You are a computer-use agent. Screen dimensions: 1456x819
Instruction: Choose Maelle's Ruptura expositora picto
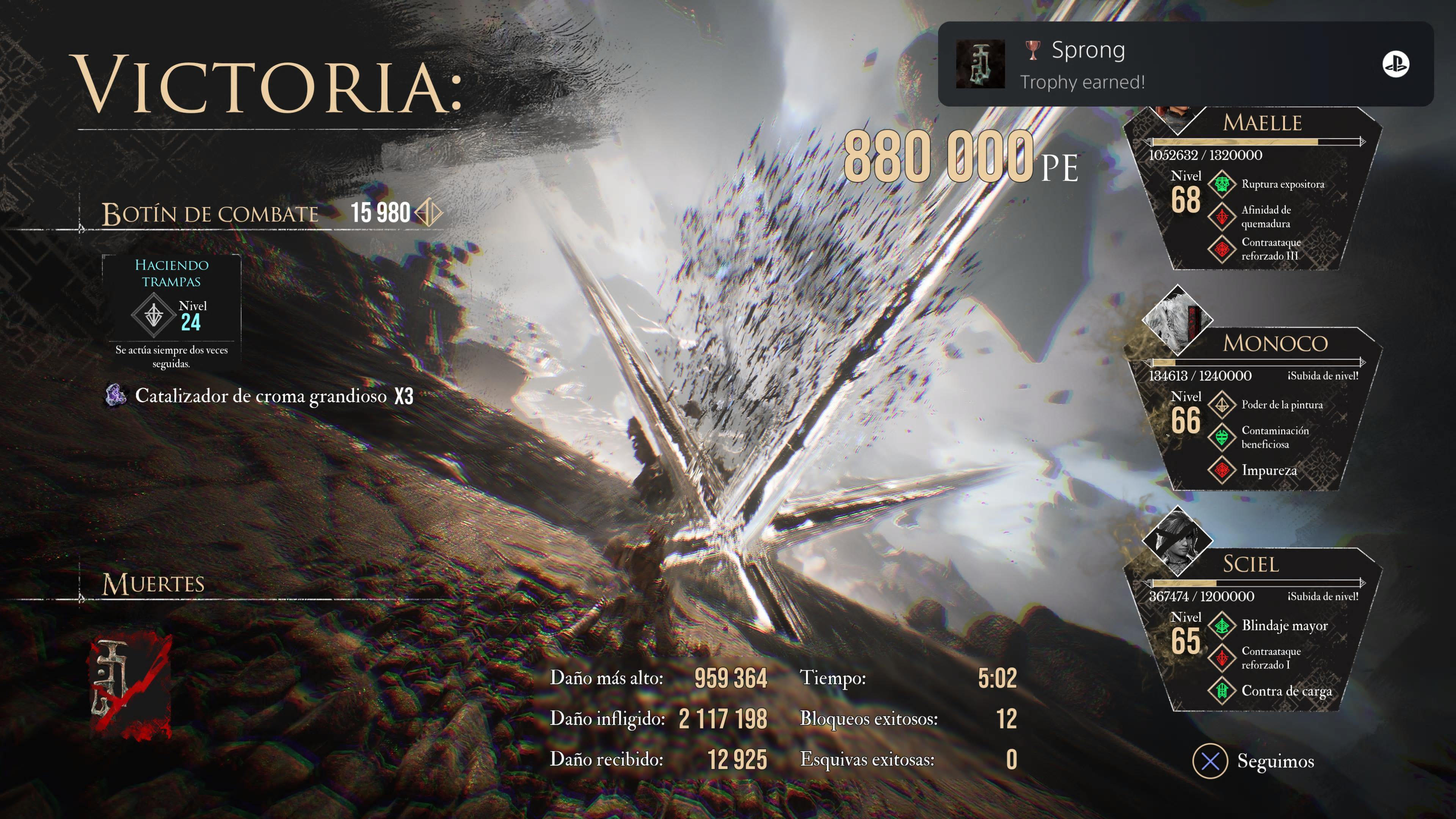point(1282,184)
